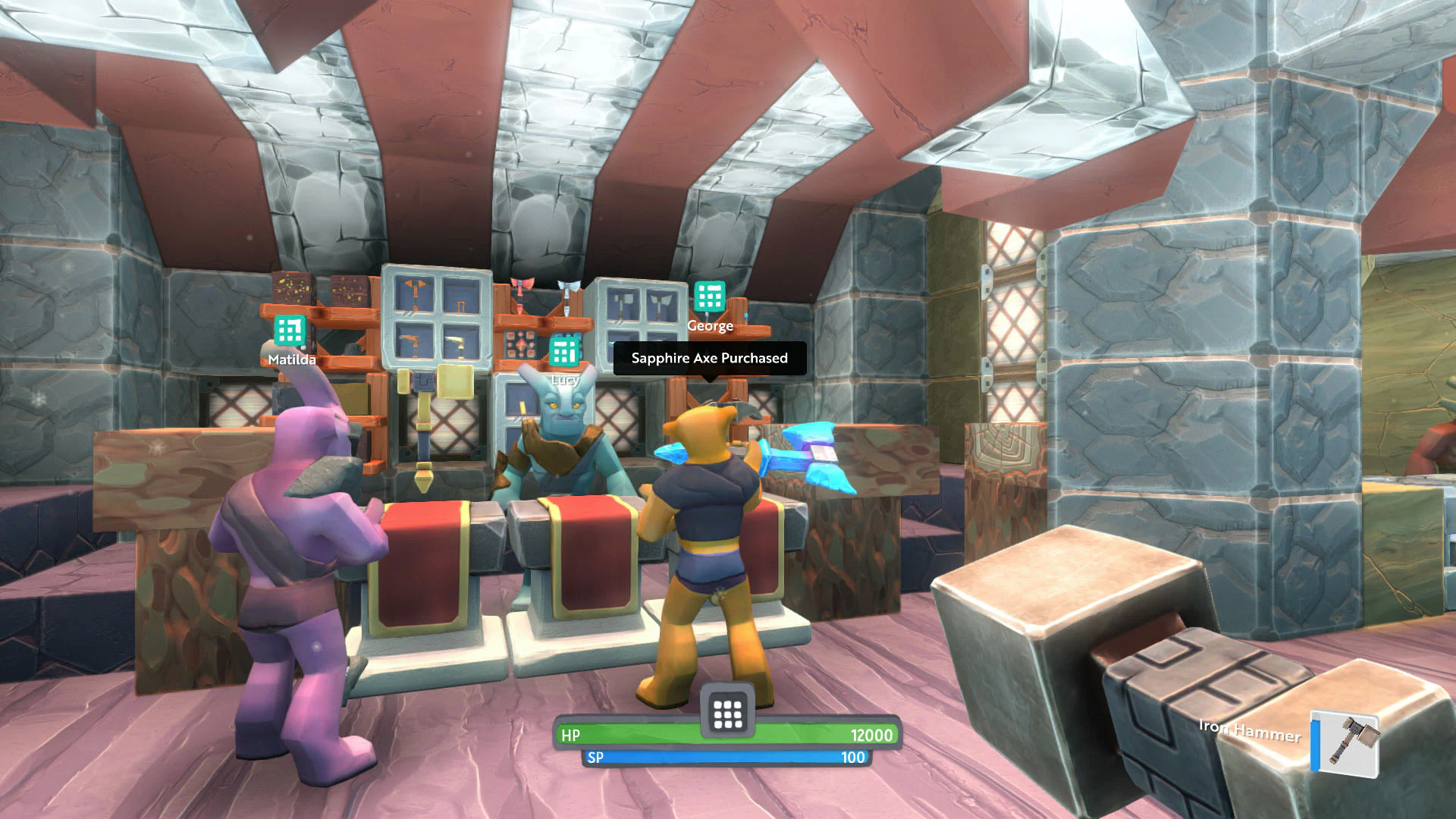This screenshot has height=819, width=1456.
Task: Open Lucy's shop grid icon
Action: 565,353
